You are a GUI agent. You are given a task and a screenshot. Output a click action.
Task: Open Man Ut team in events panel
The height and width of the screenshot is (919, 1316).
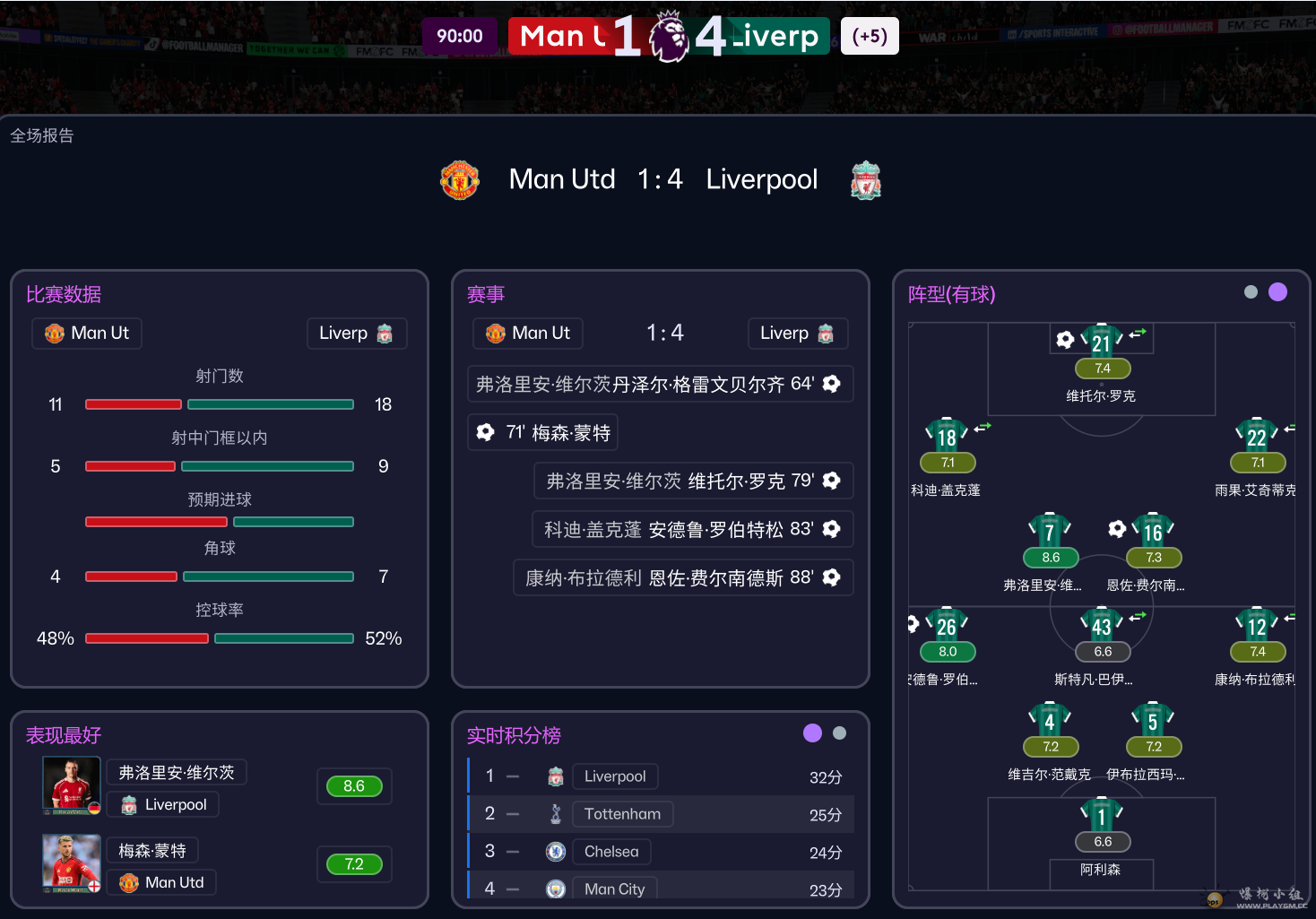(x=528, y=333)
